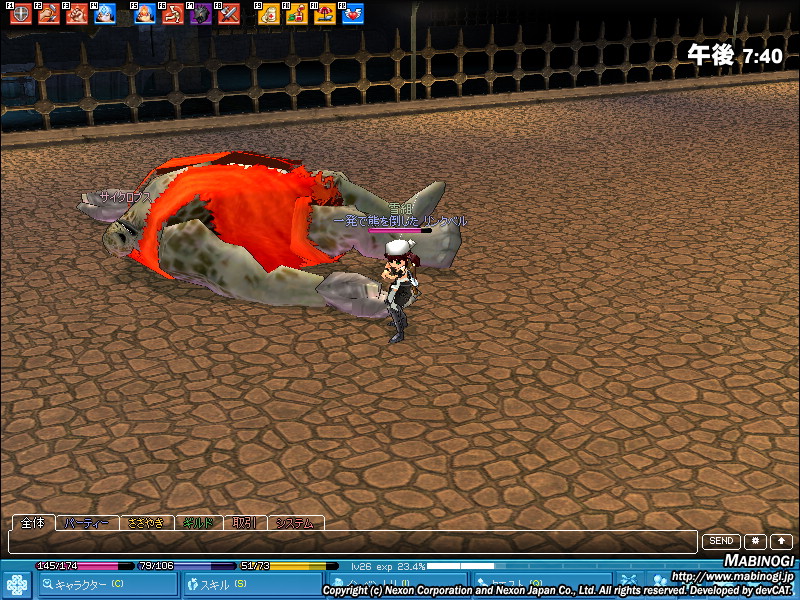Trigger the F7 dark purple skill icon

coord(201,15)
